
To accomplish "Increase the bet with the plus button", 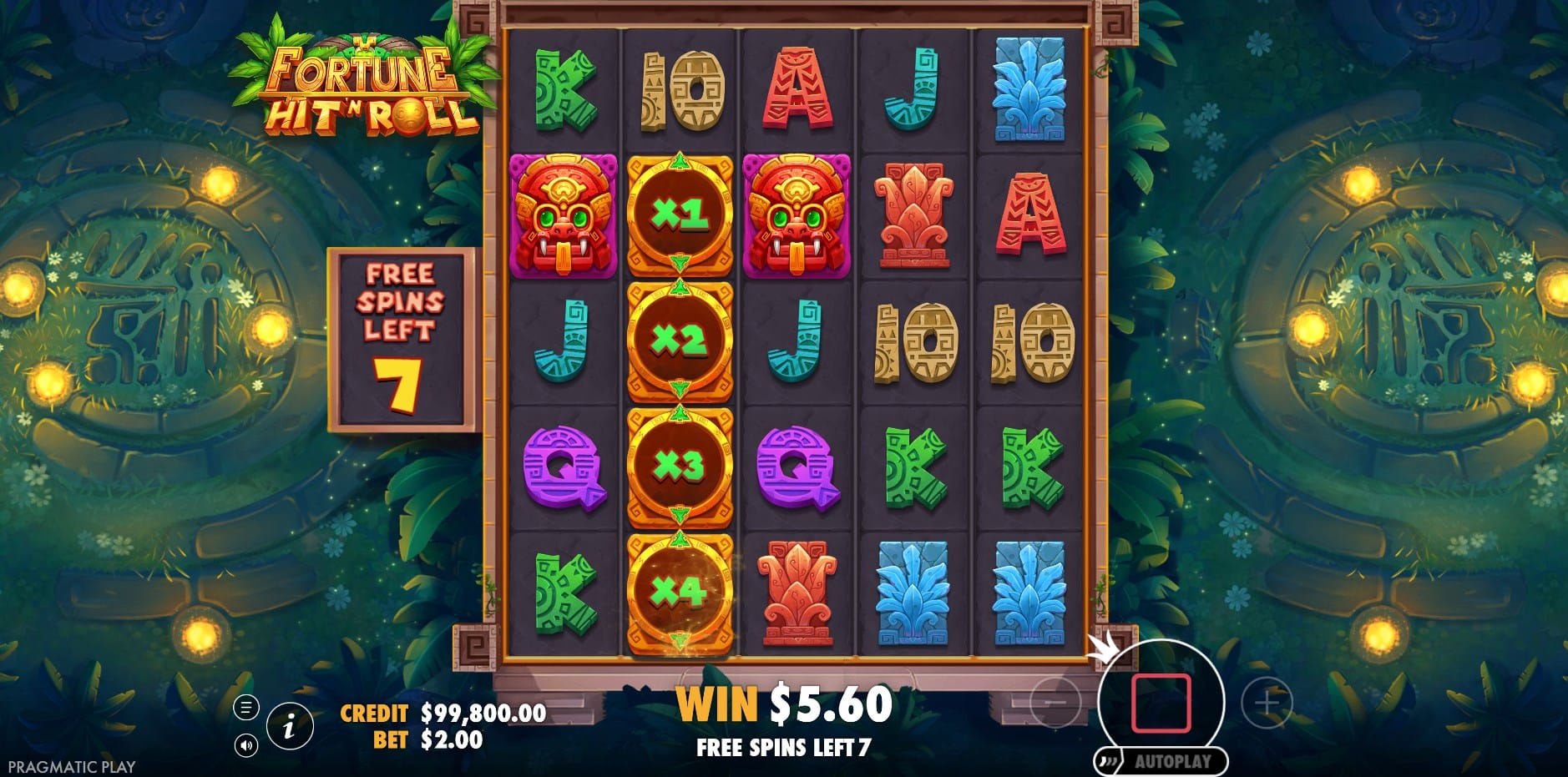I will (1267, 703).
